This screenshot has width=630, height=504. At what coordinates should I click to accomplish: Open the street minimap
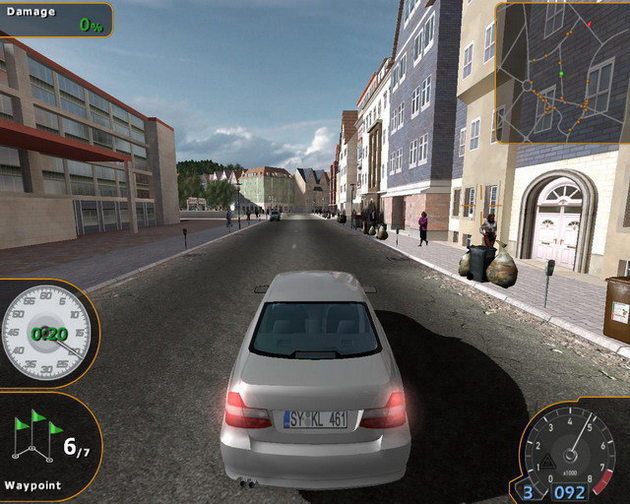tap(561, 72)
